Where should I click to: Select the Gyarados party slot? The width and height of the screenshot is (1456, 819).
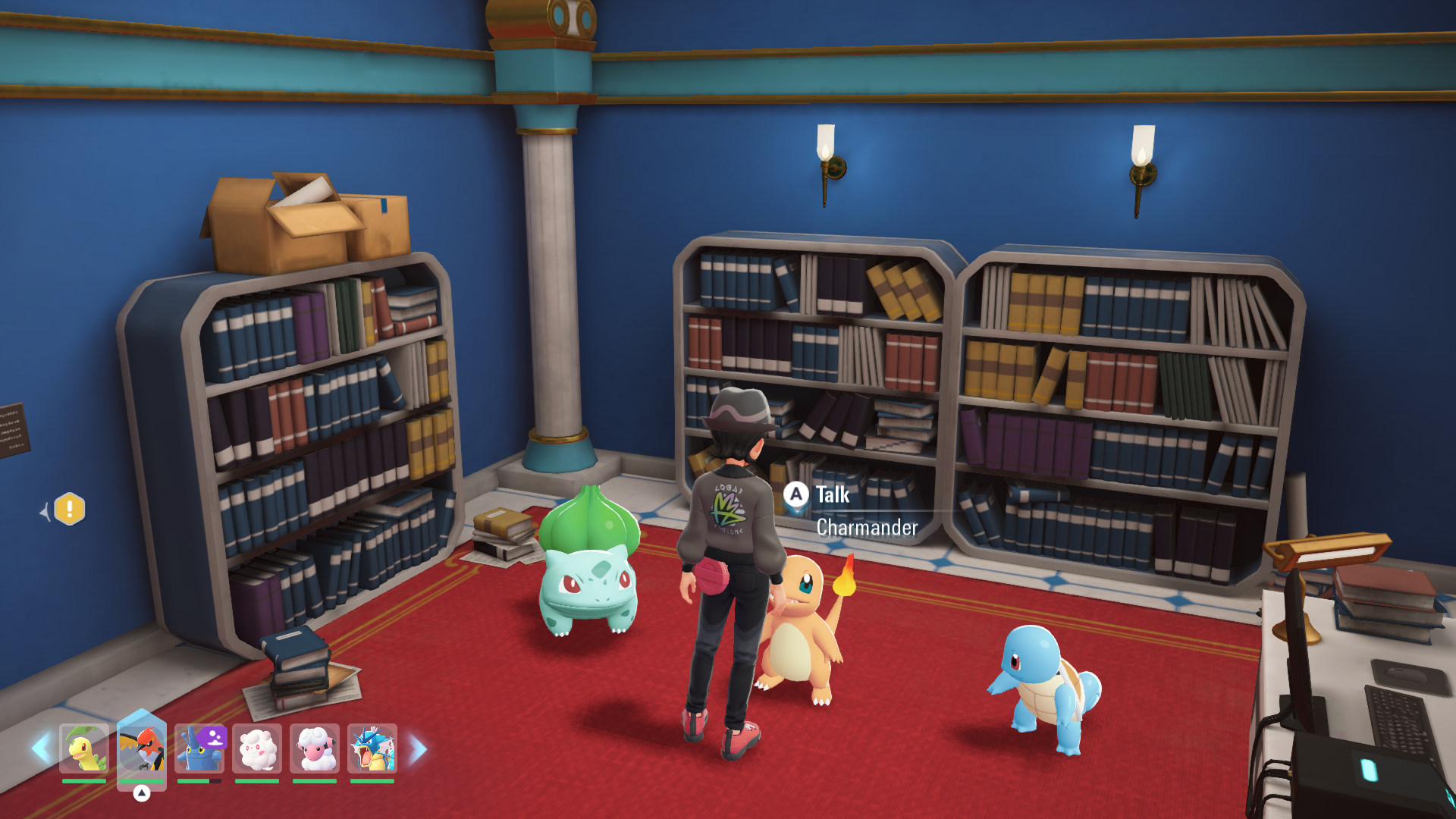pyautogui.click(x=372, y=748)
